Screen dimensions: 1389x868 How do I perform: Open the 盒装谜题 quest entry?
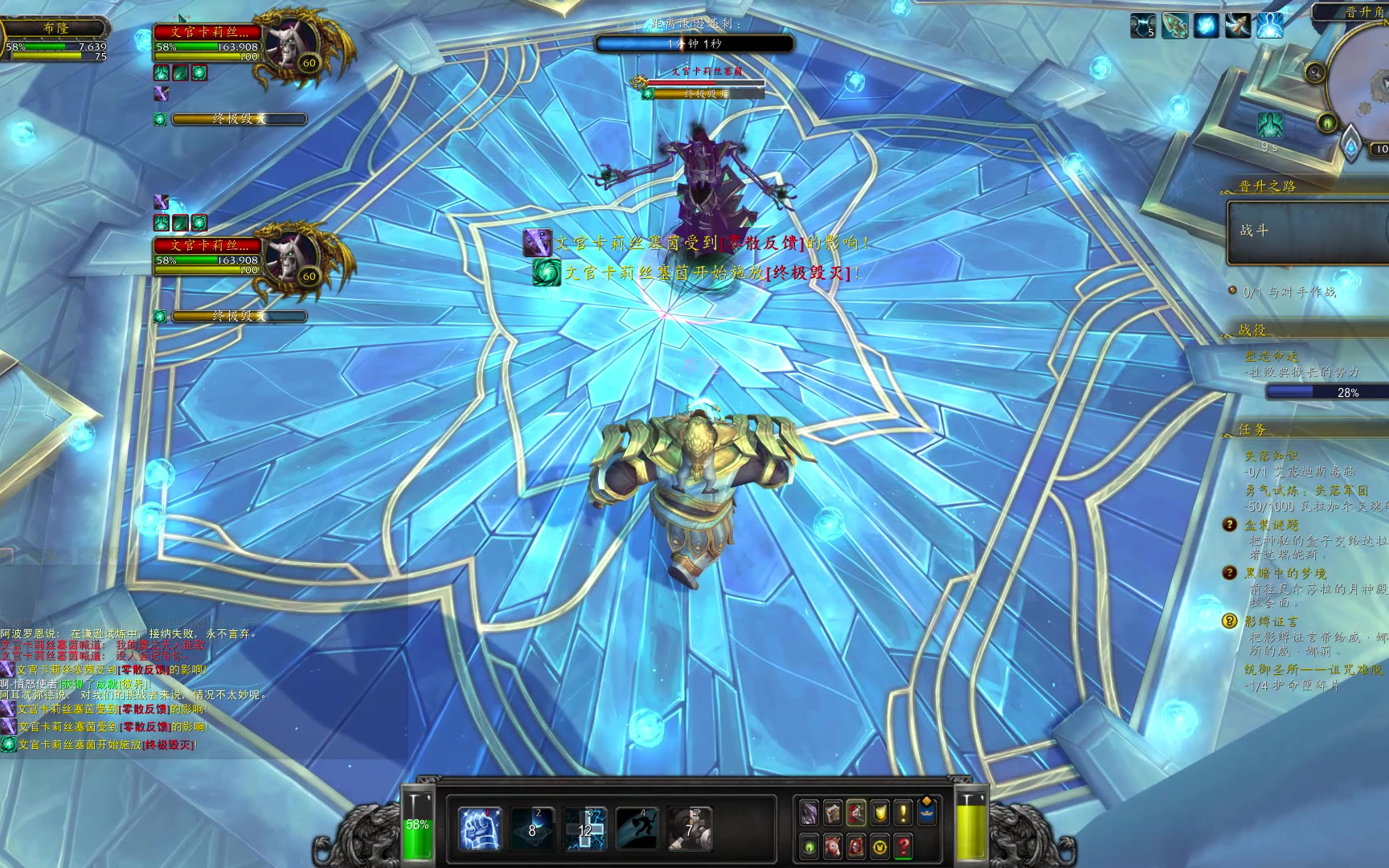[1271, 525]
